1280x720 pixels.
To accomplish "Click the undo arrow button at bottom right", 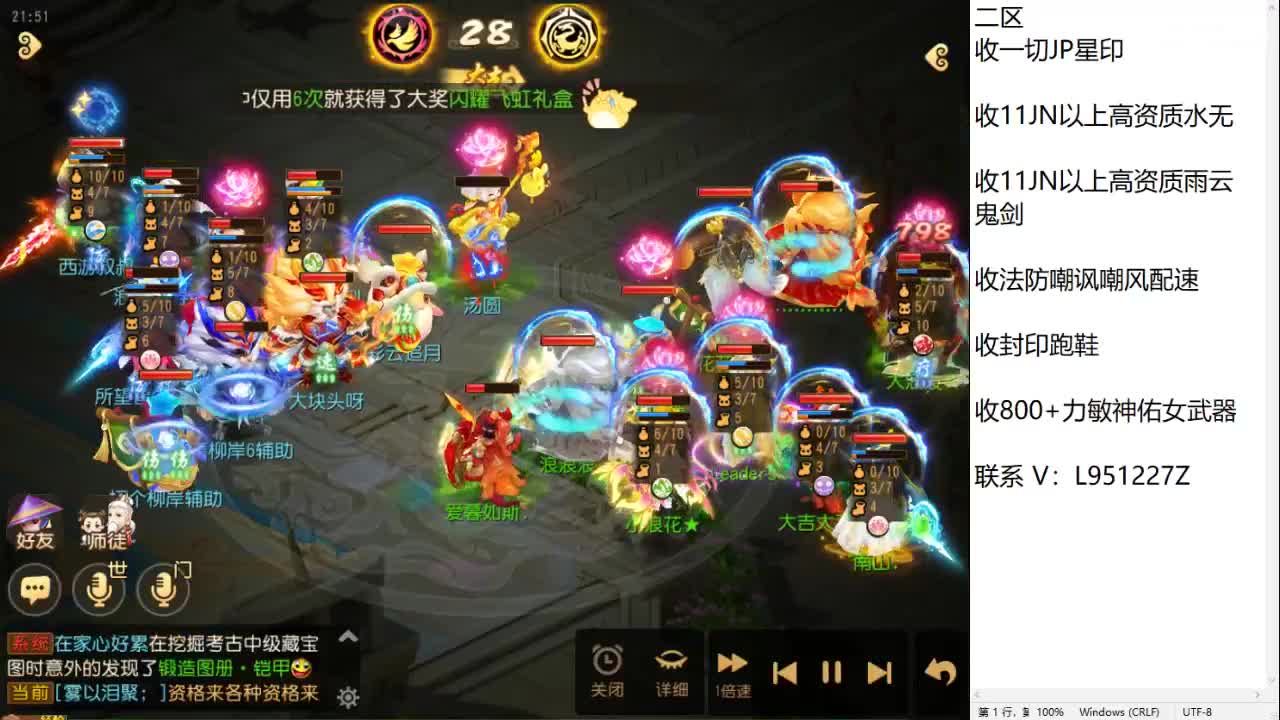I will [936, 670].
